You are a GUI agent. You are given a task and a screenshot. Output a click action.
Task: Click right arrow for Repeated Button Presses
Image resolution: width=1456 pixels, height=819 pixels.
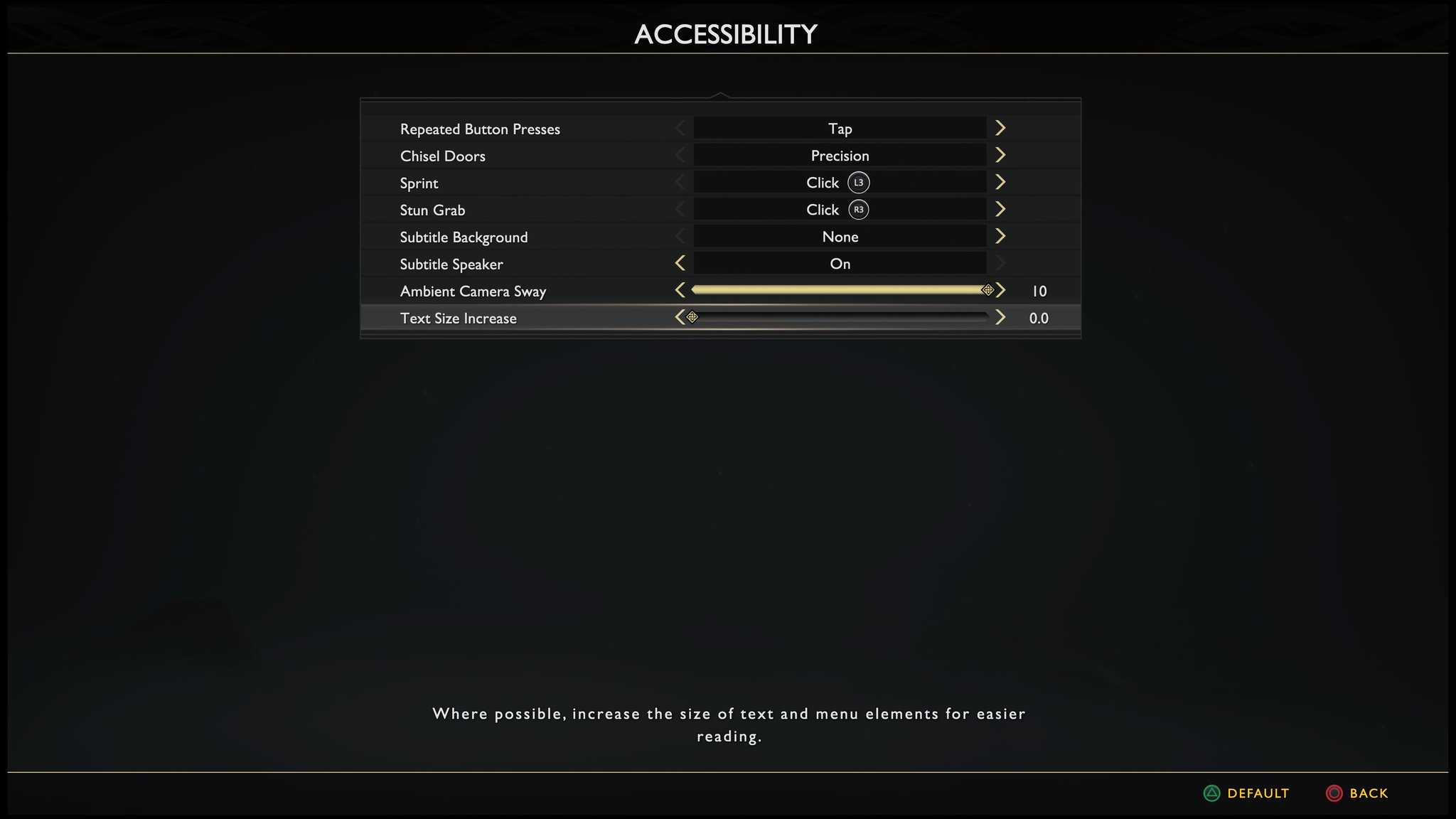(x=1000, y=128)
